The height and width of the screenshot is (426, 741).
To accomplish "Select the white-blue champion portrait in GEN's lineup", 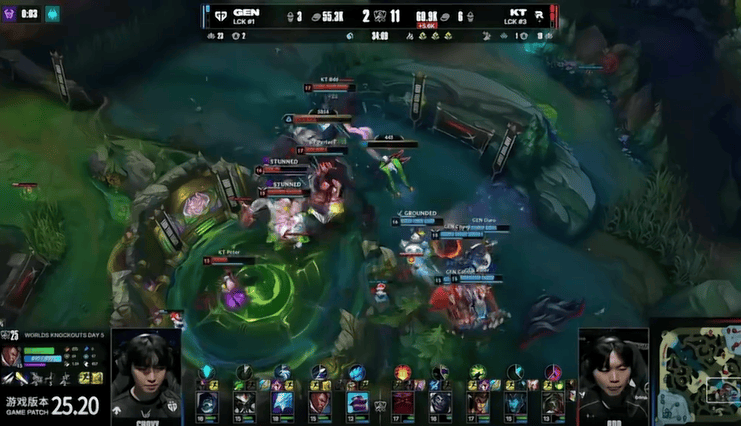I will [x=282, y=403].
